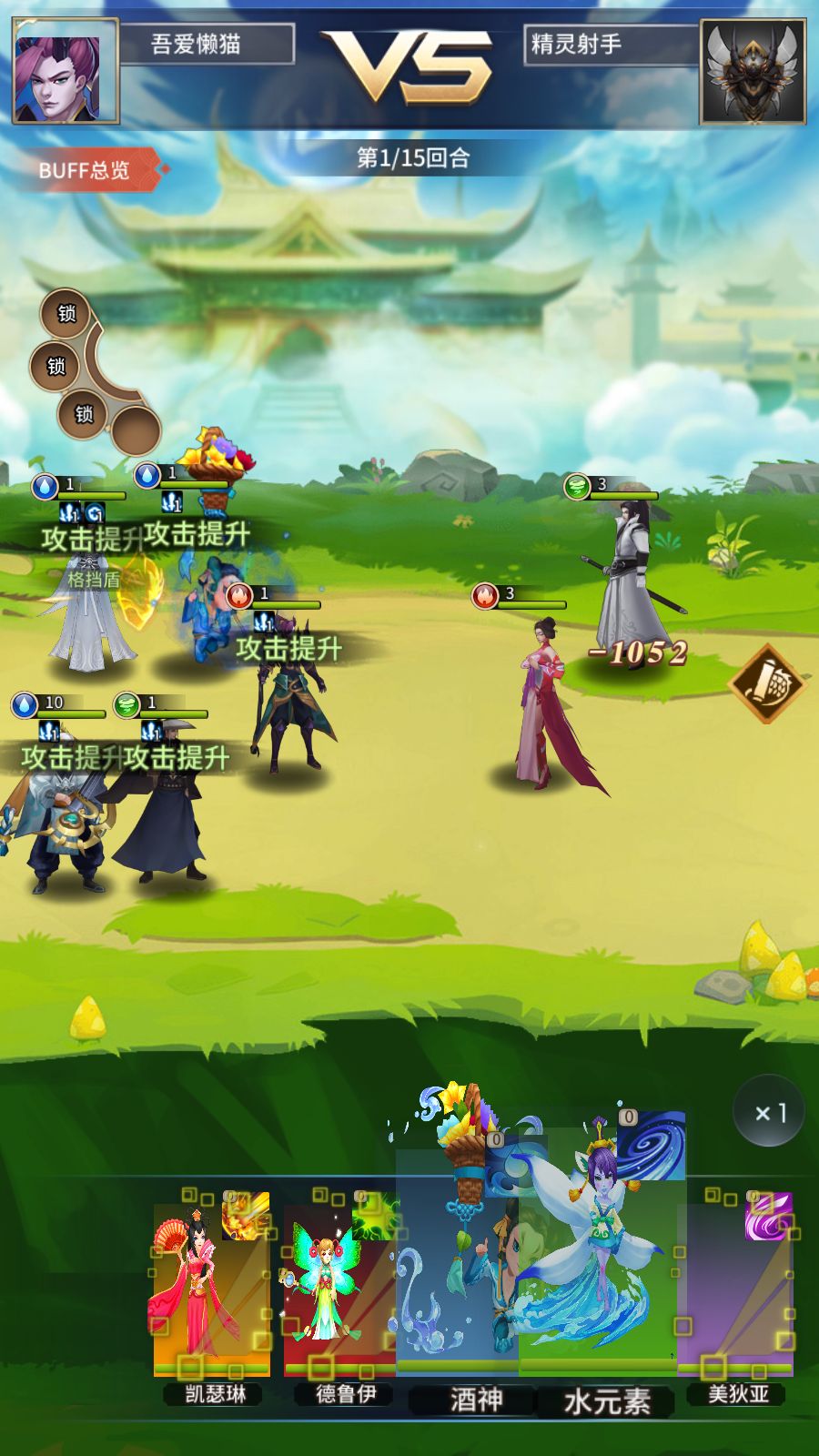Click the 精灵射手 opponent avatar
This screenshot has width=819, height=1456.
pos(753,71)
